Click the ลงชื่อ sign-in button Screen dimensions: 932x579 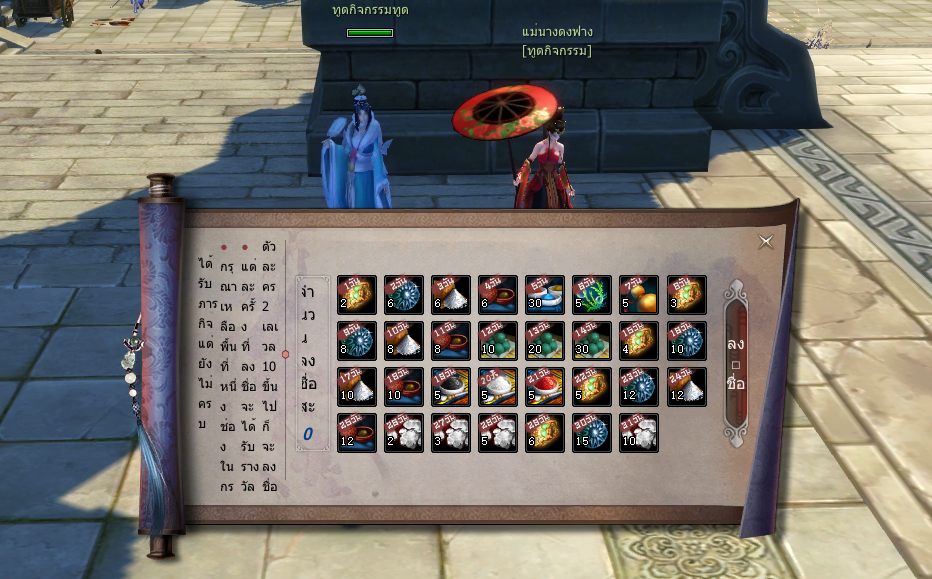[x=736, y=365]
